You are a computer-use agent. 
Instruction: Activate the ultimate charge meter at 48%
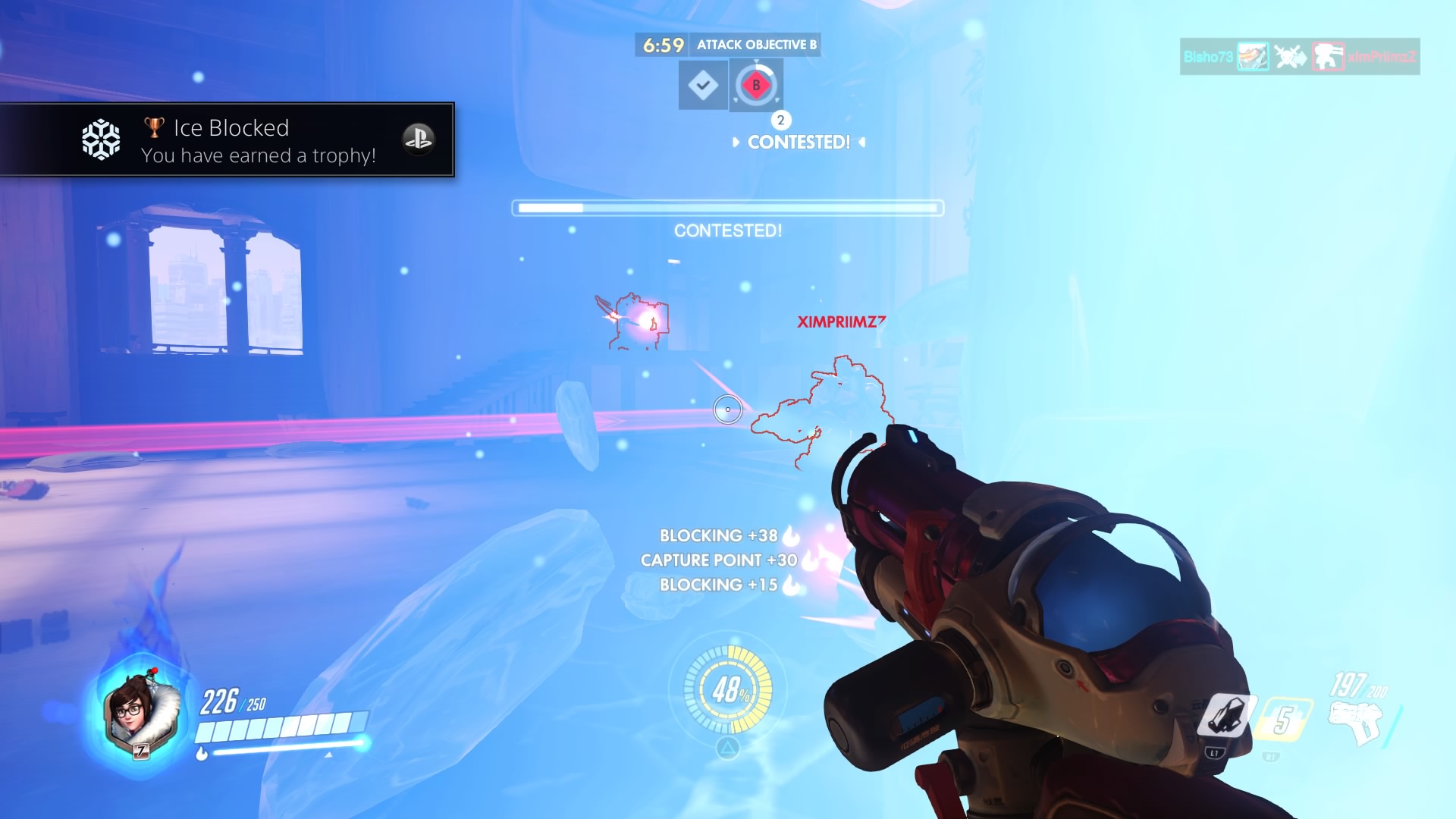tap(728, 689)
